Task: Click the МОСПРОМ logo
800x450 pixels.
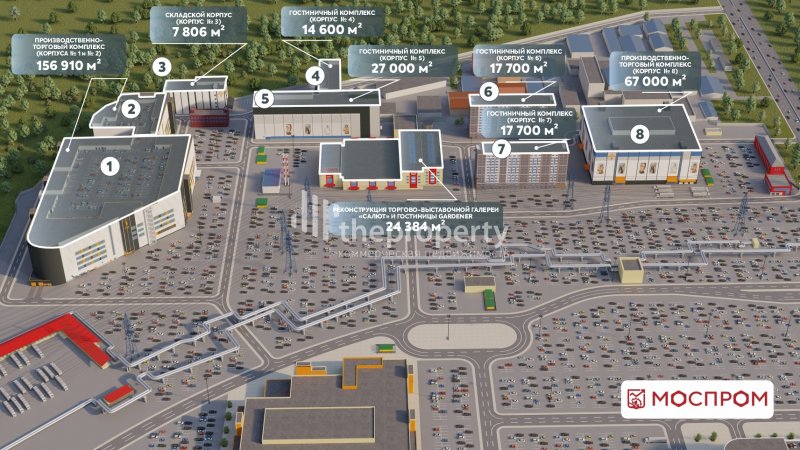Action: 698,400
